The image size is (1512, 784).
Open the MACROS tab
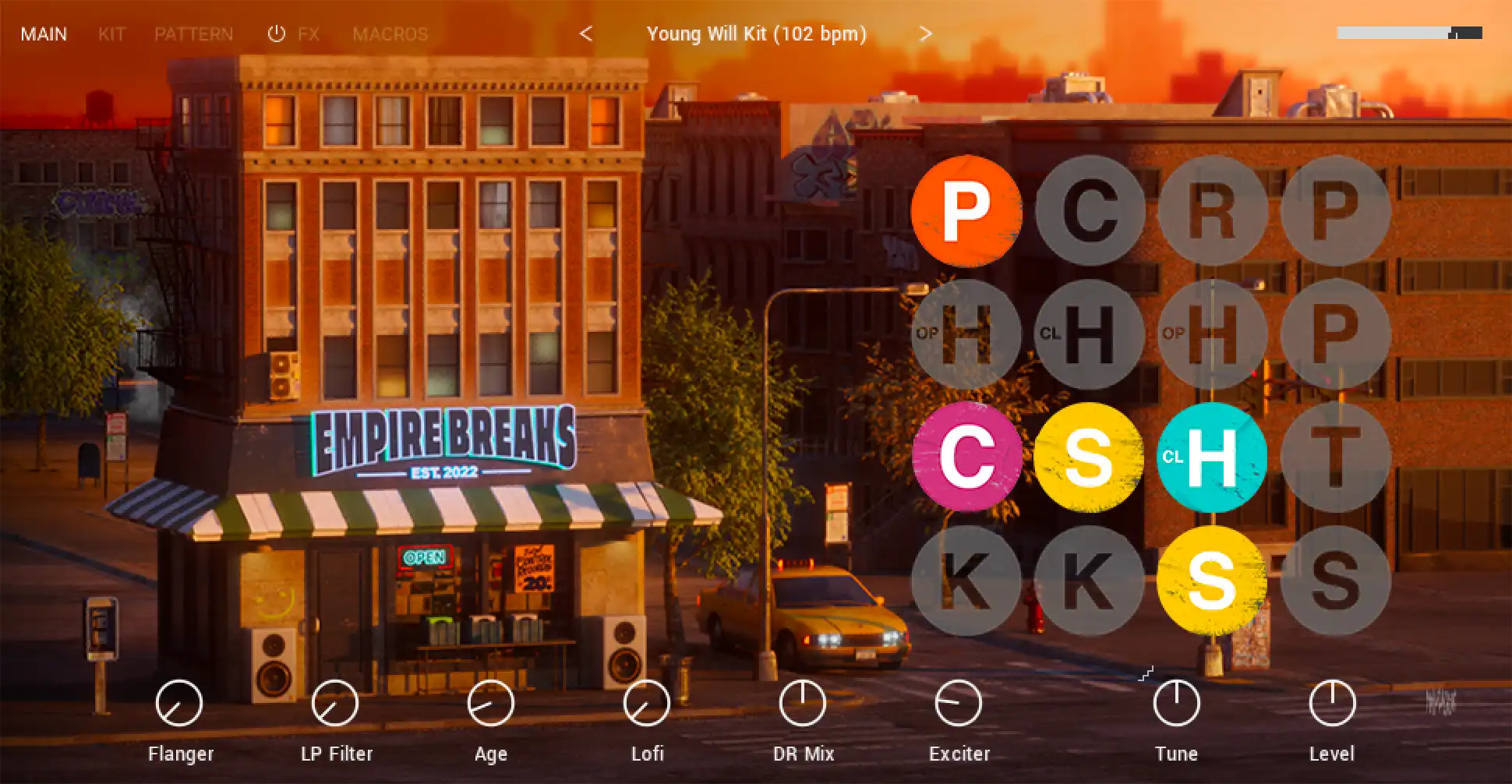390,34
